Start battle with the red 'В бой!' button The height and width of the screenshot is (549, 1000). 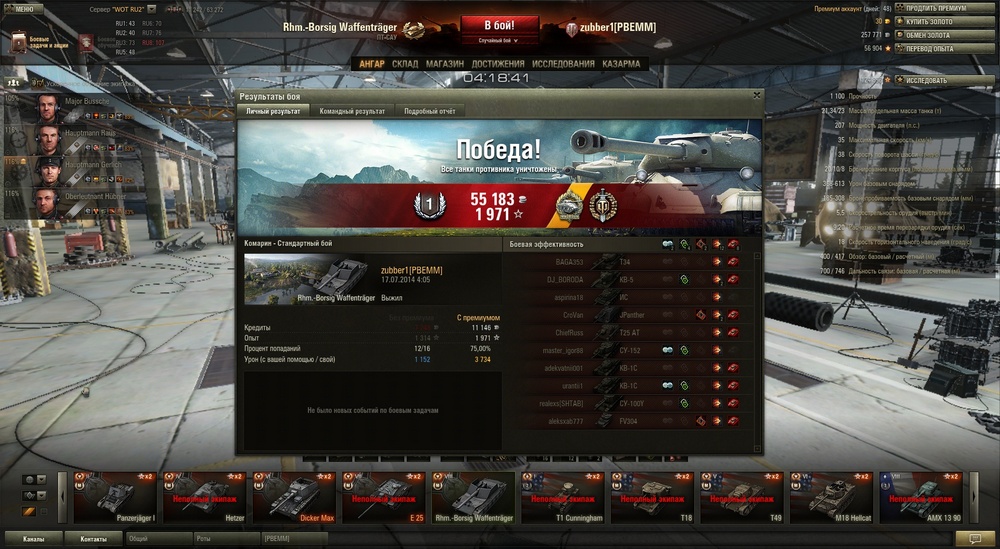coord(499,26)
